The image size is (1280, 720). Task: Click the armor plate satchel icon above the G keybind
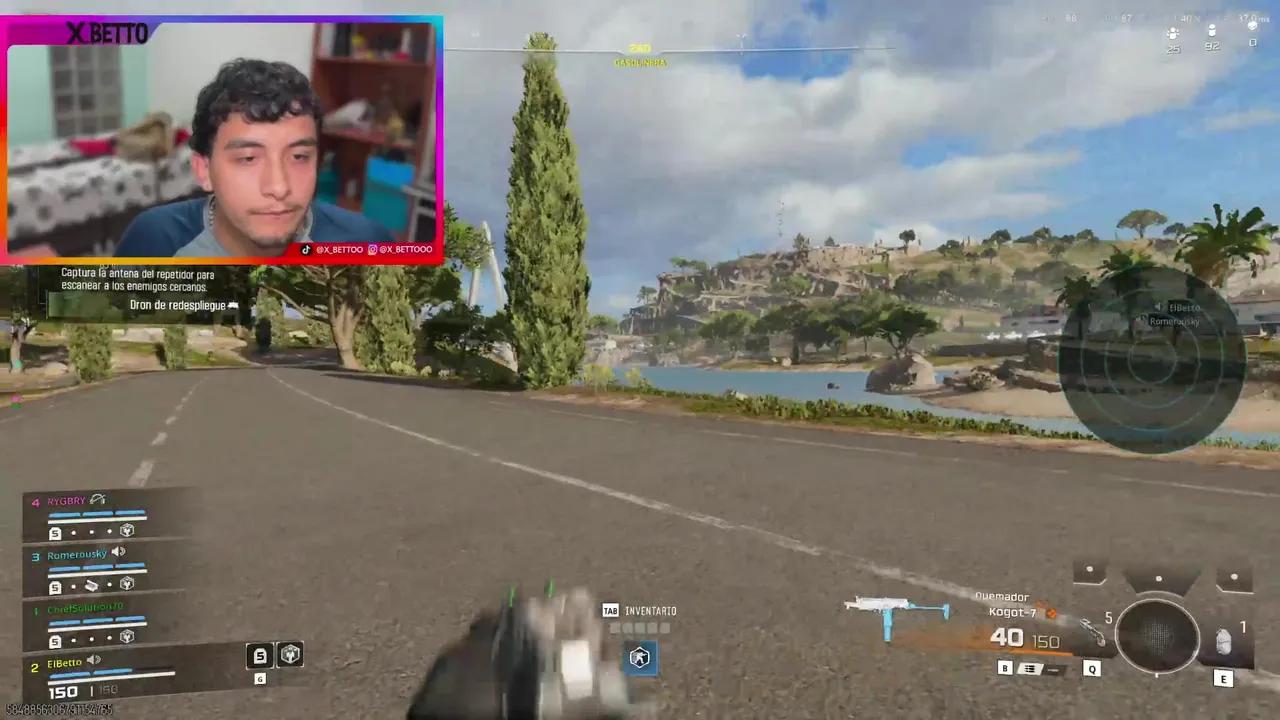pos(259,655)
